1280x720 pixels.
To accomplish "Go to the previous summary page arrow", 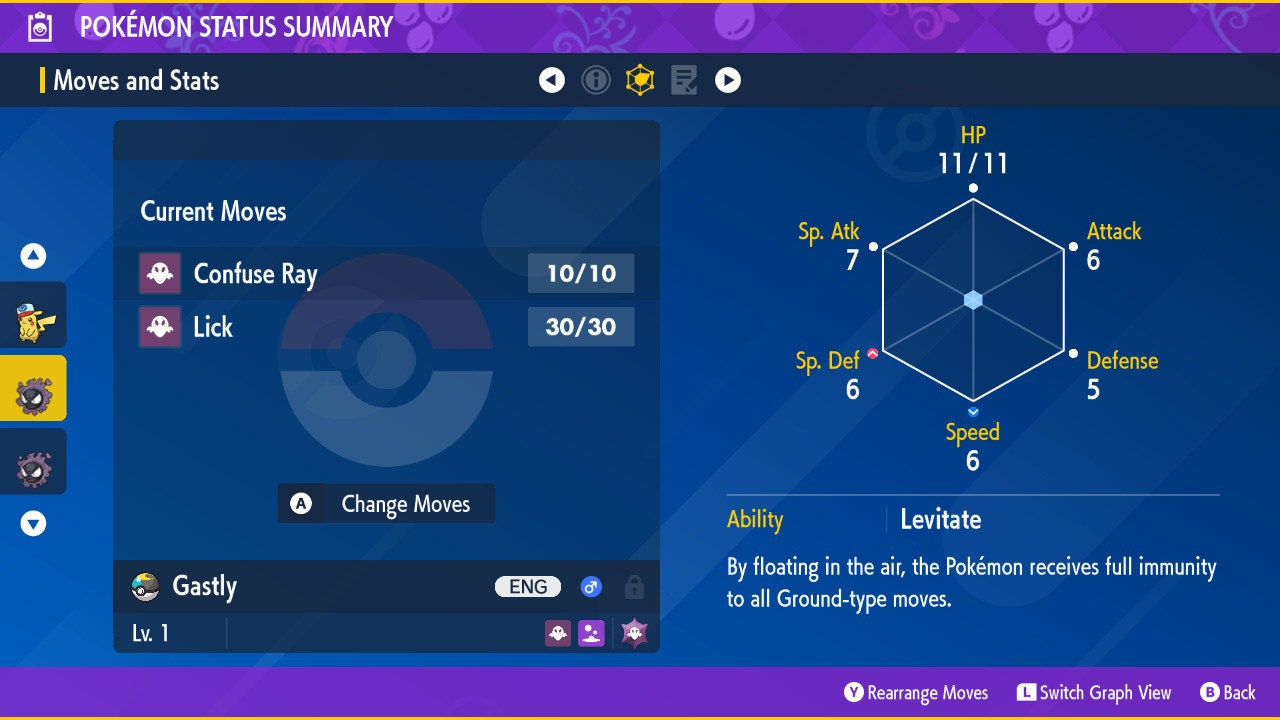I will click(x=552, y=80).
